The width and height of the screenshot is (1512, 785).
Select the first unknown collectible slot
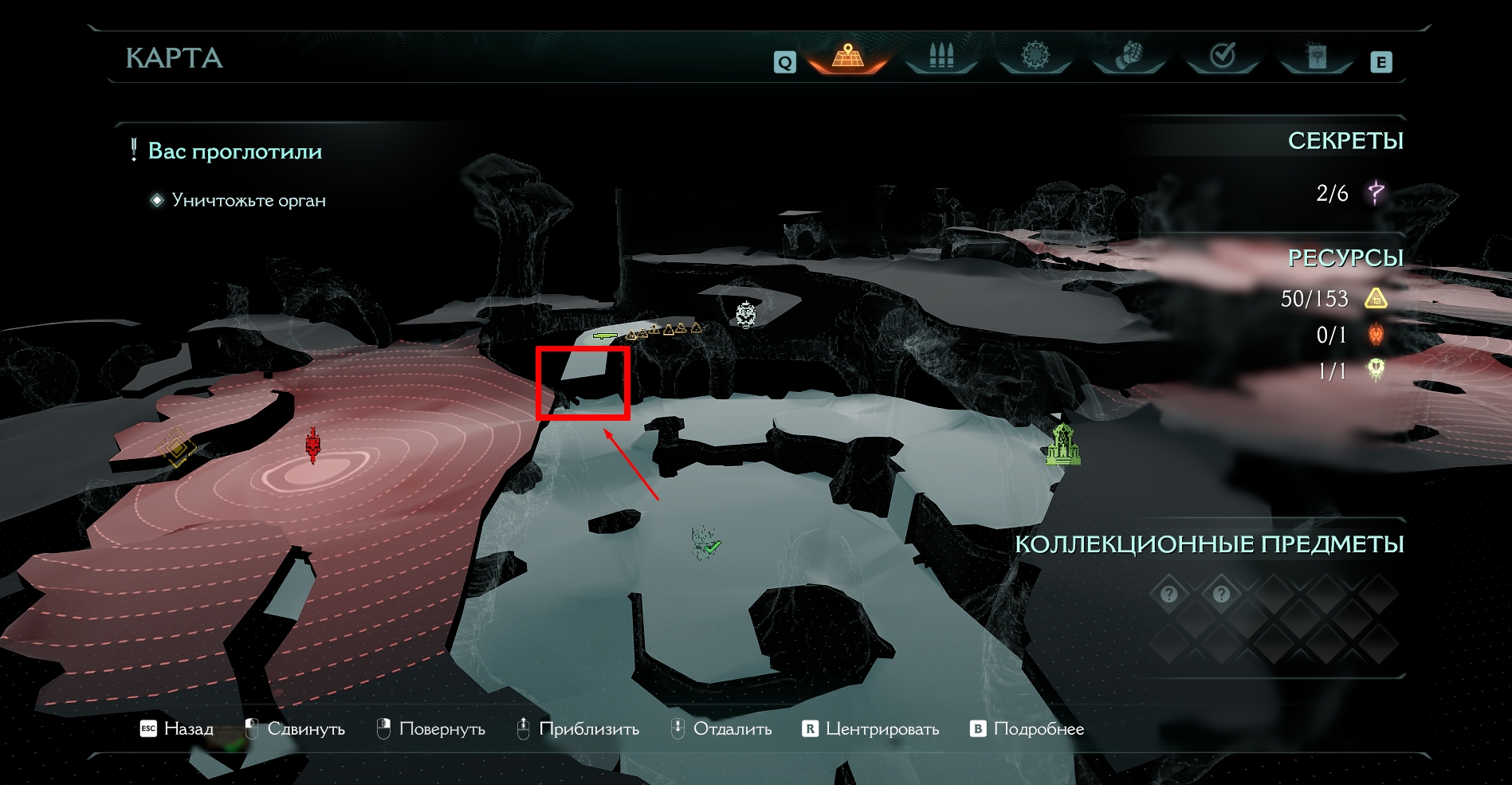[1169, 594]
